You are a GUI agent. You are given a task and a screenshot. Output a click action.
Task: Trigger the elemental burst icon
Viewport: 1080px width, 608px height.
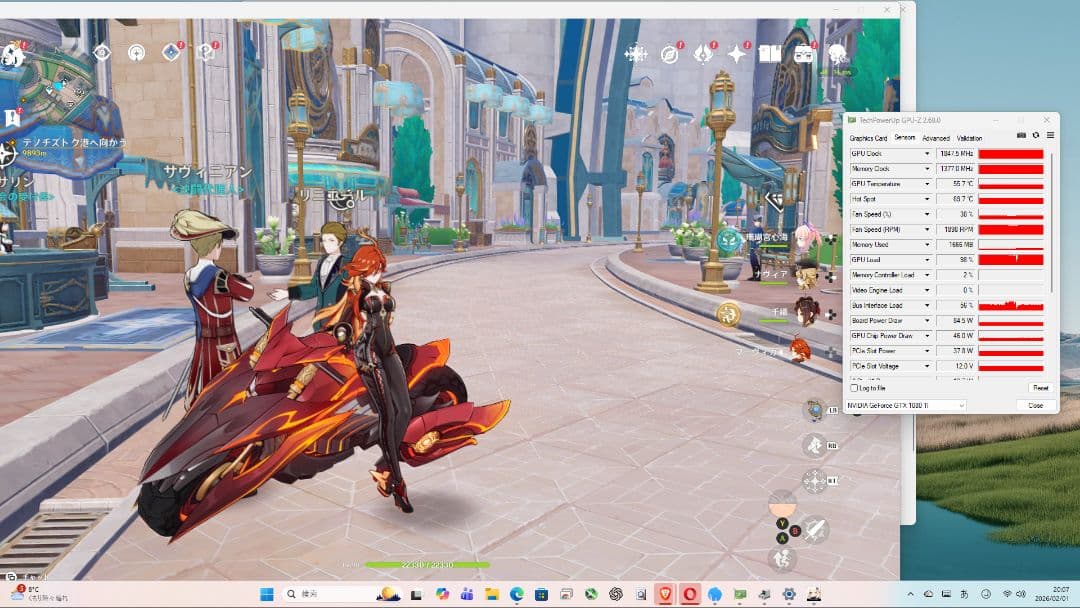(x=815, y=481)
